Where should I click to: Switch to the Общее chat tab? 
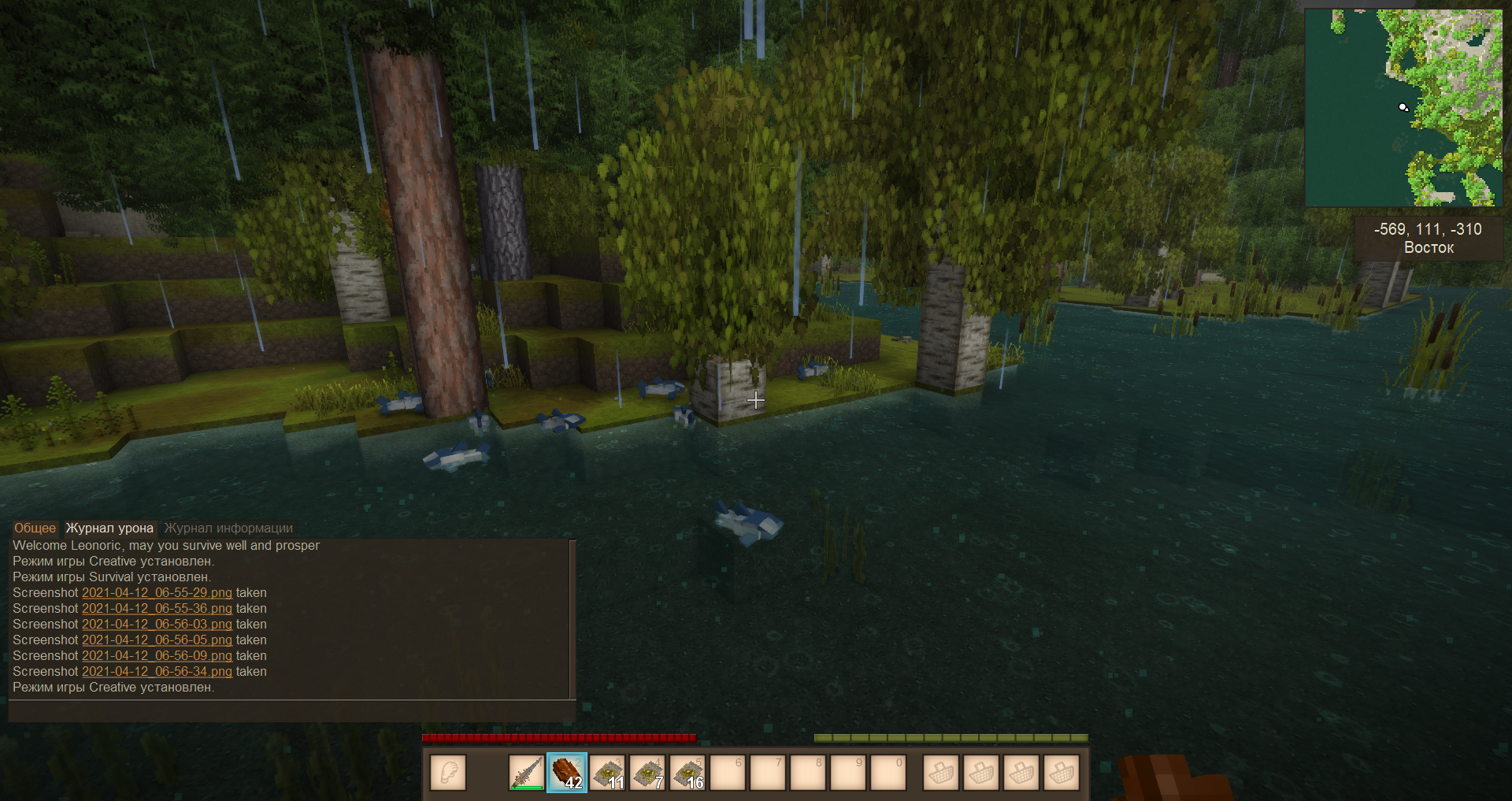(x=35, y=528)
